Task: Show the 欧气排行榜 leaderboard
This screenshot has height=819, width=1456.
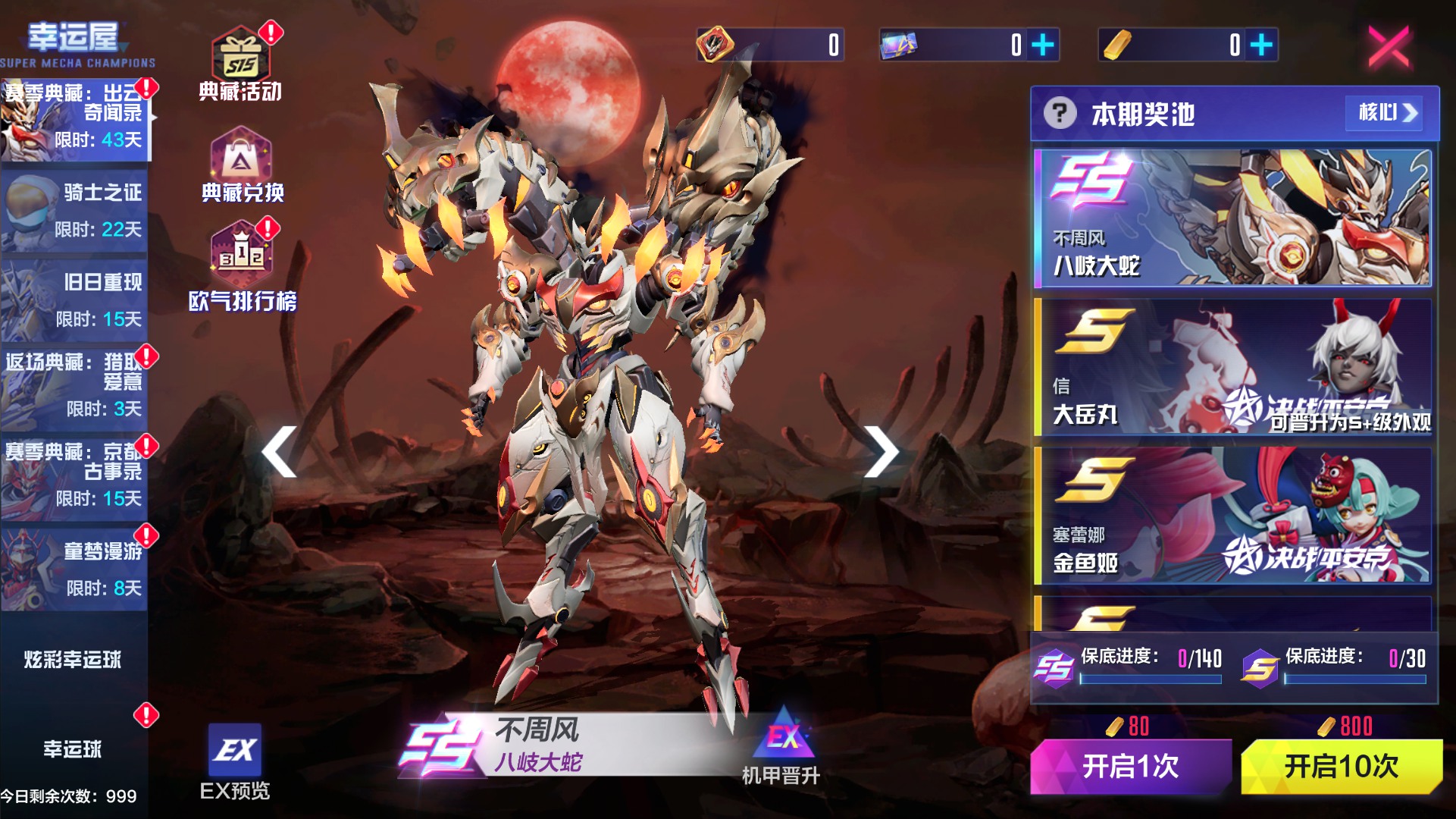Action: point(242,267)
